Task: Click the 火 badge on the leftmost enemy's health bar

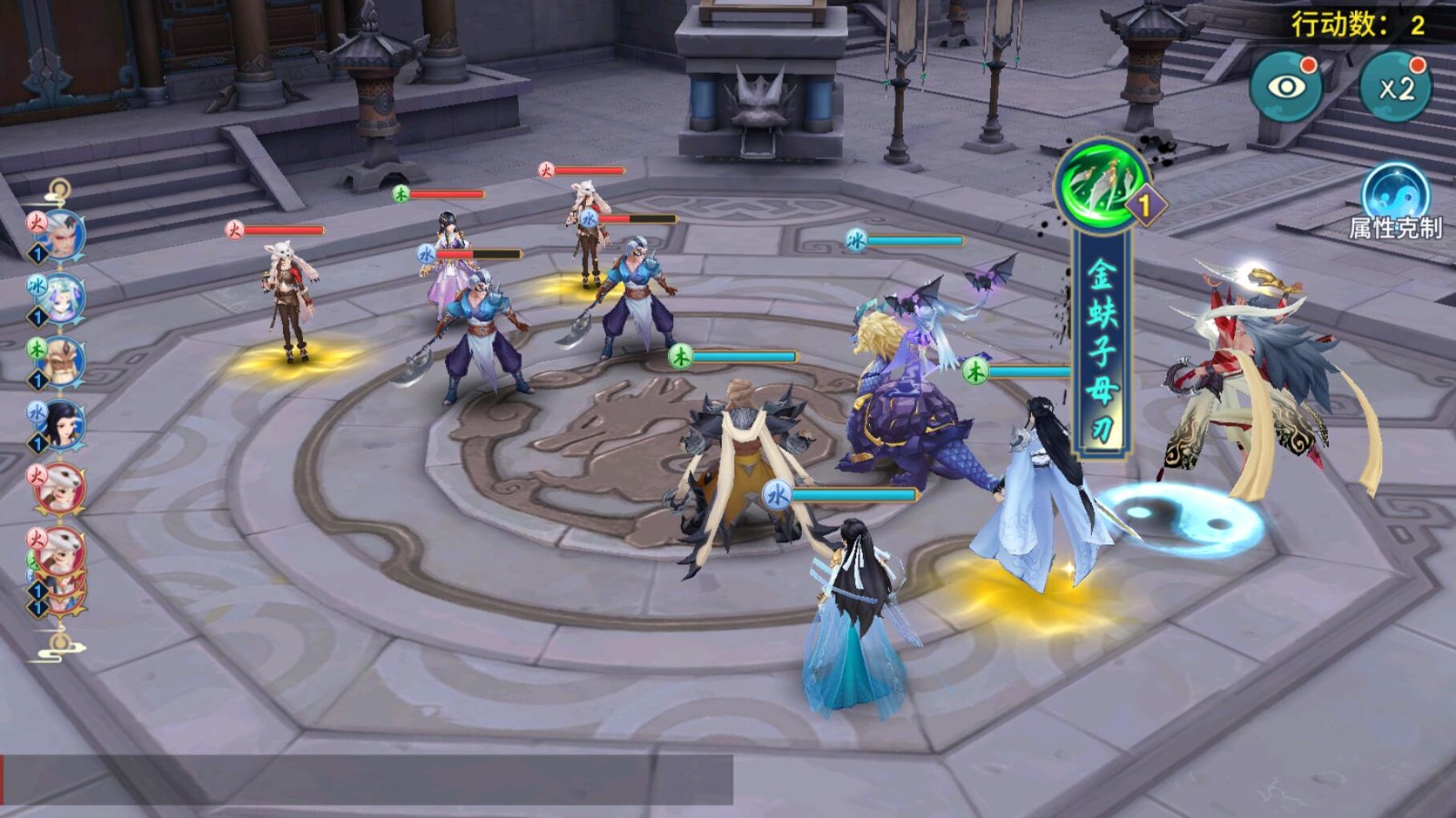Action: click(236, 230)
